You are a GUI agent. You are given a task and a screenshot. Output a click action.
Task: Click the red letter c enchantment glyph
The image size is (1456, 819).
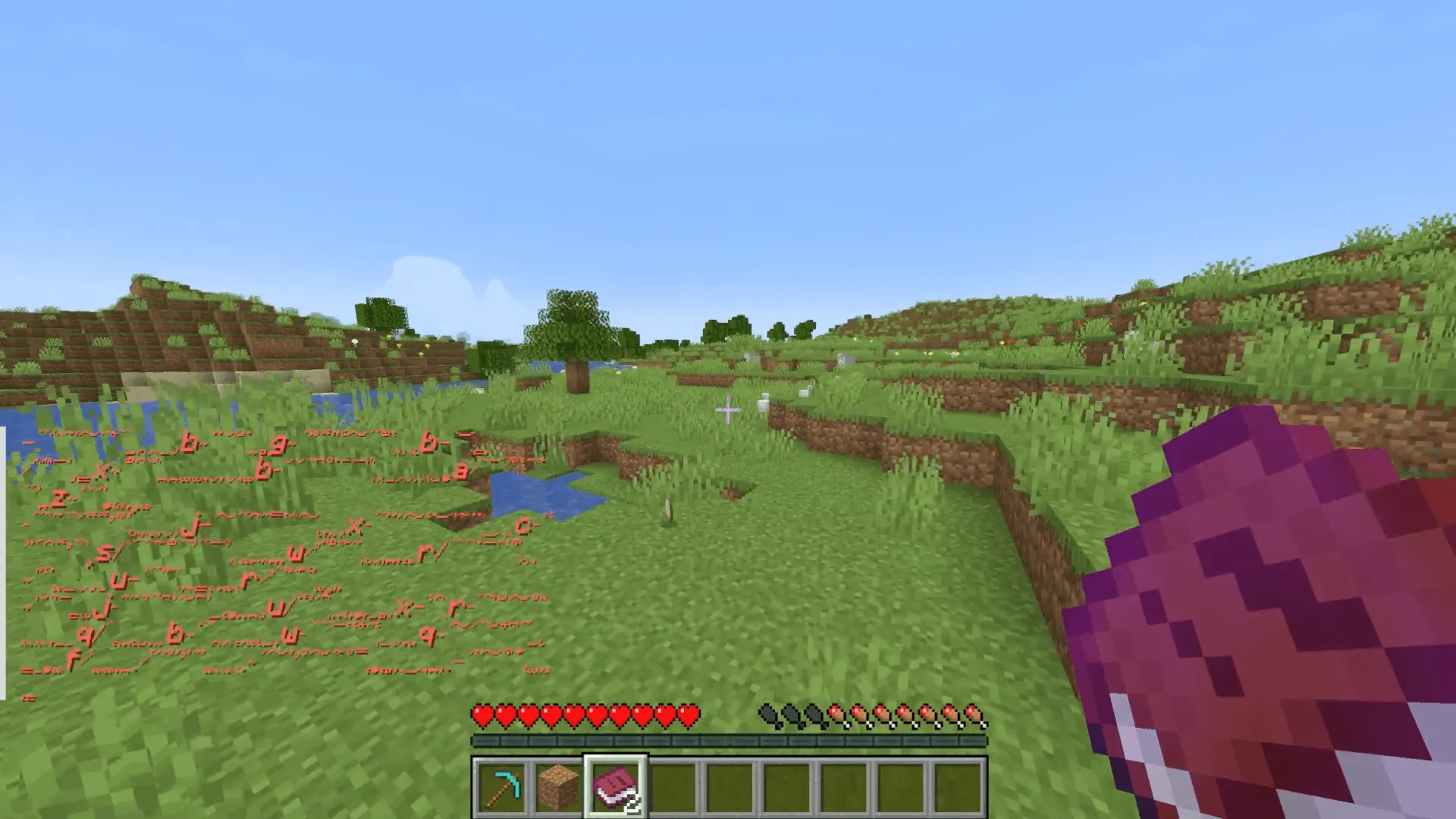[522, 525]
